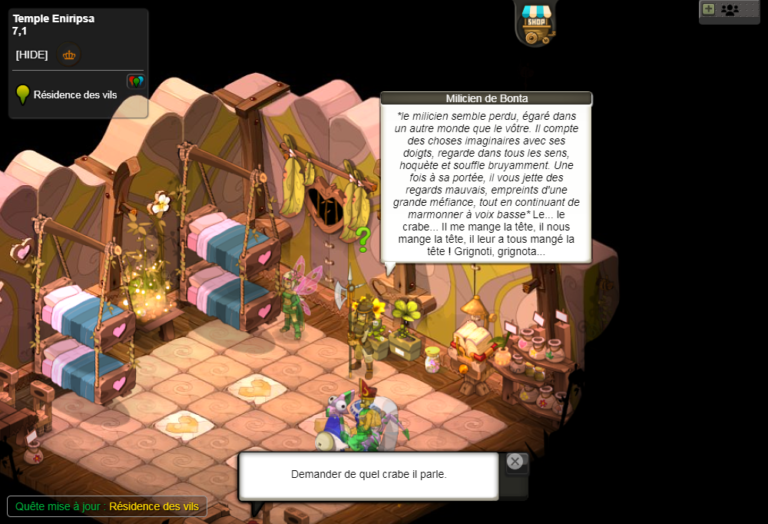768x524 pixels.
Task: Select the orange crown icon
Action: 69,55
